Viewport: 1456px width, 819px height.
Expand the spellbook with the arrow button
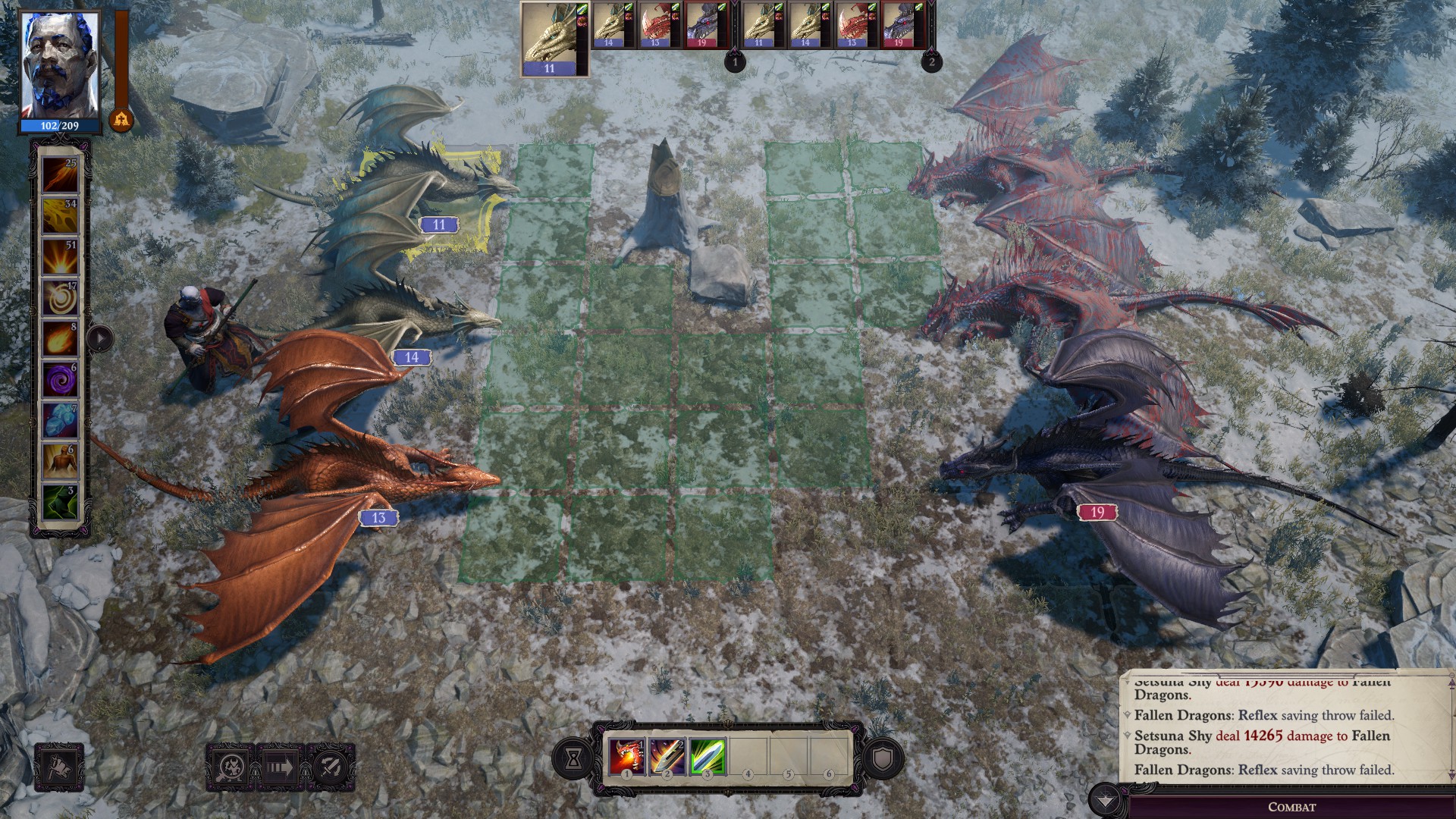point(100,338)
